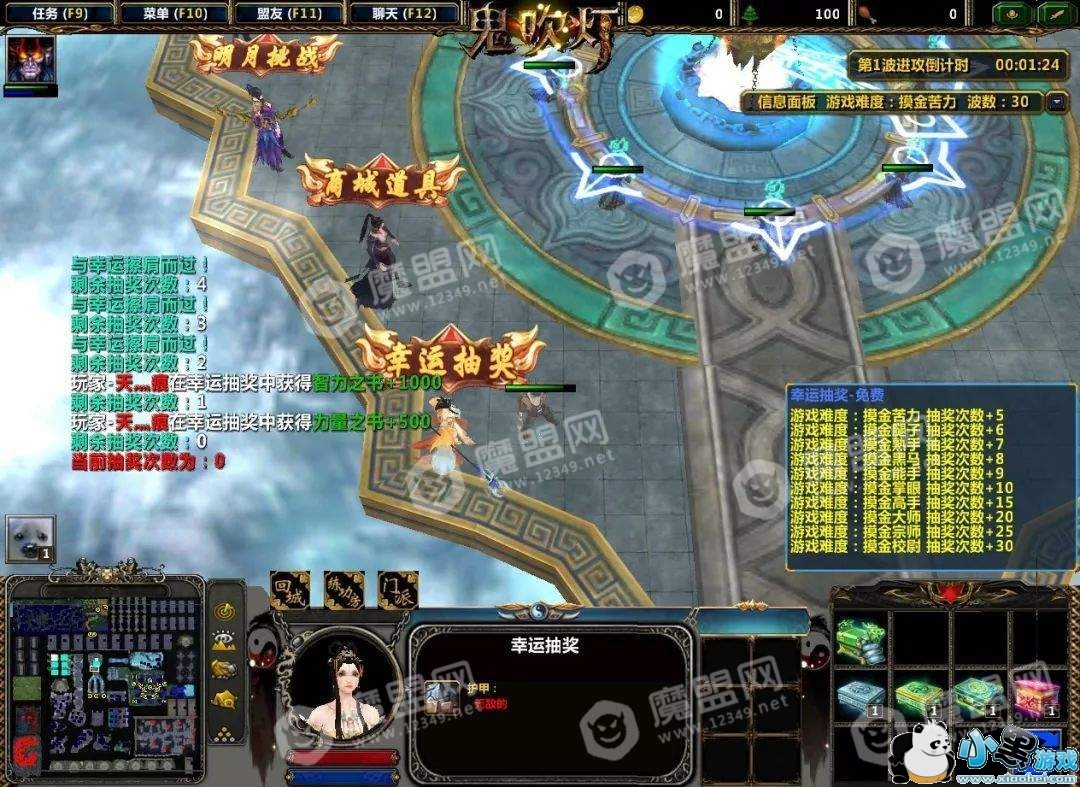
Task: Use the 回城 return-to-town button
Action: click(290, 590)
